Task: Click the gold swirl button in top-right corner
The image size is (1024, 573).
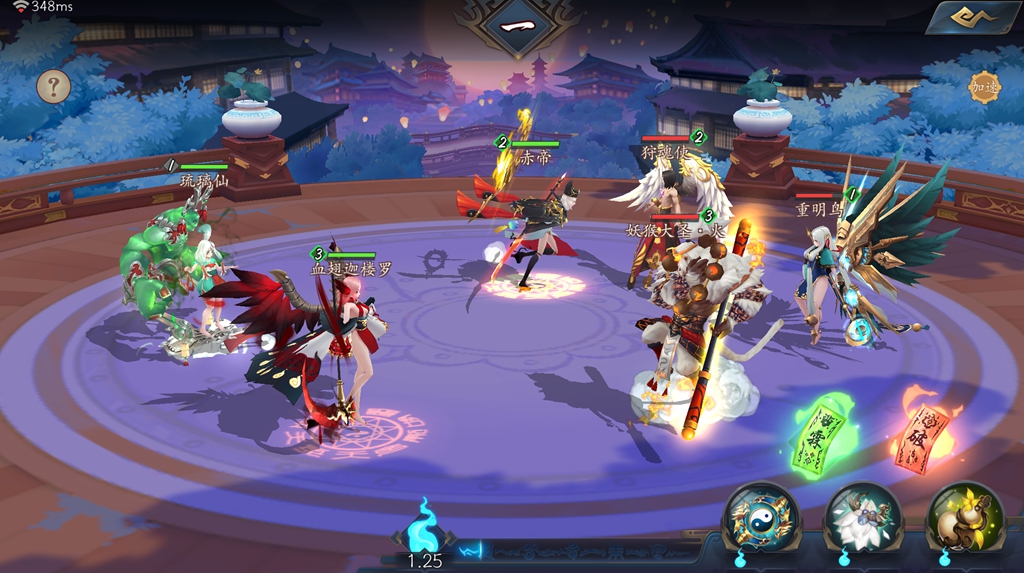Action: [972, 17]
